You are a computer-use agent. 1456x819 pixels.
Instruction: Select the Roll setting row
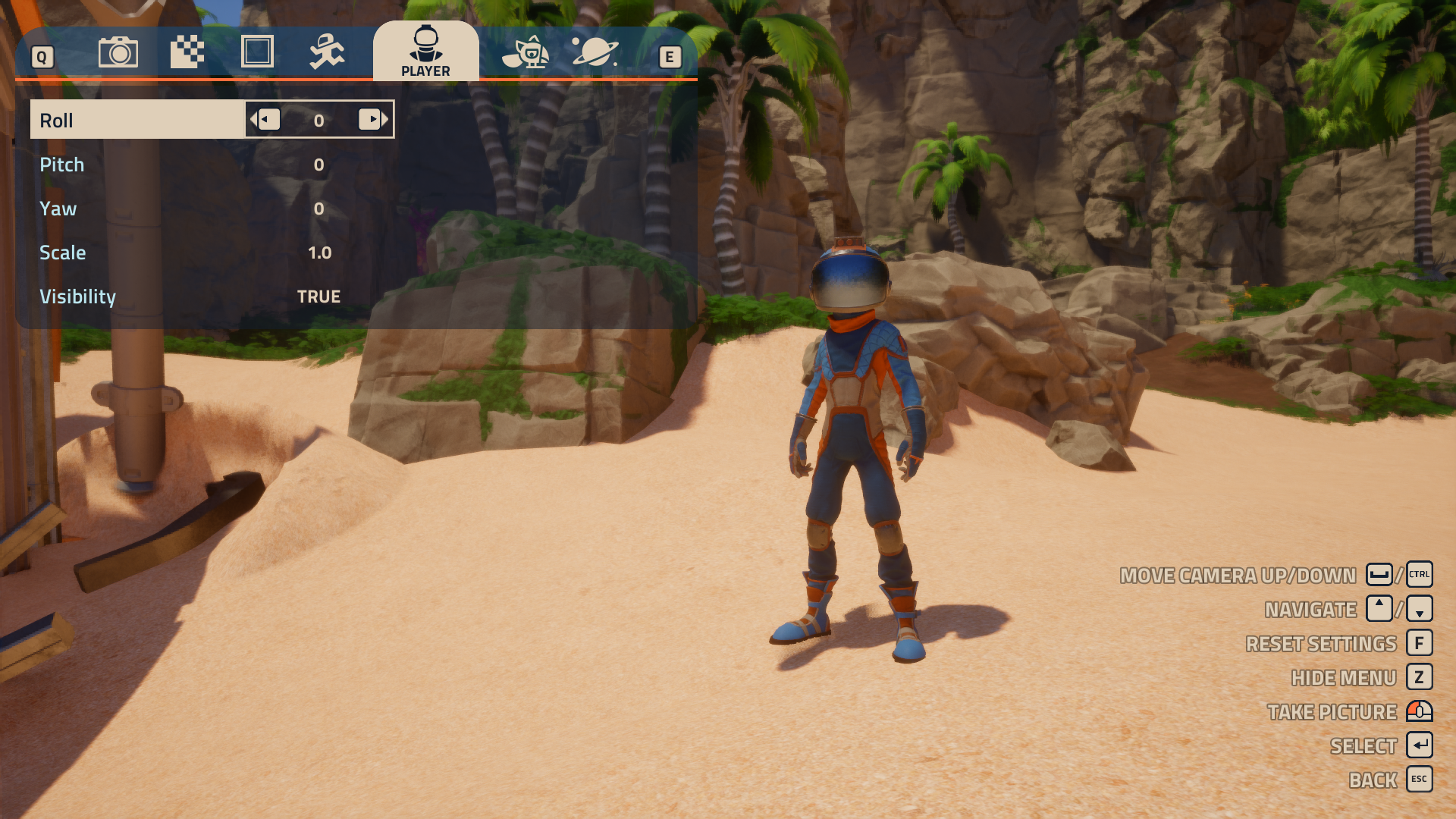tap(136, 120)
